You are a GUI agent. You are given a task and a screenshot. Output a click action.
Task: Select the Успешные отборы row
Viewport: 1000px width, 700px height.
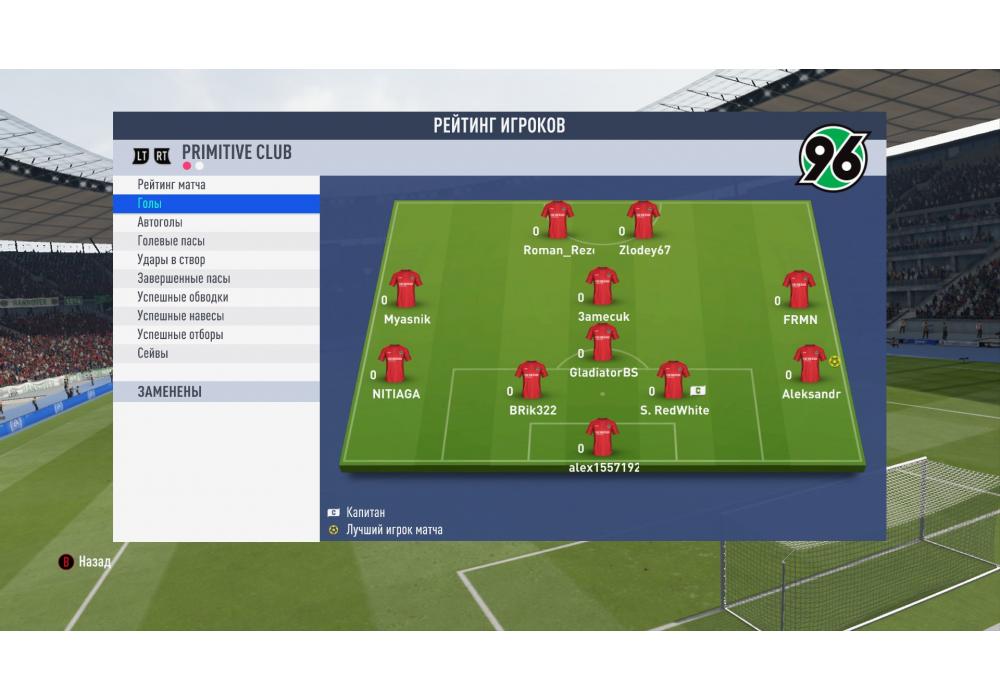coord(216,335)
